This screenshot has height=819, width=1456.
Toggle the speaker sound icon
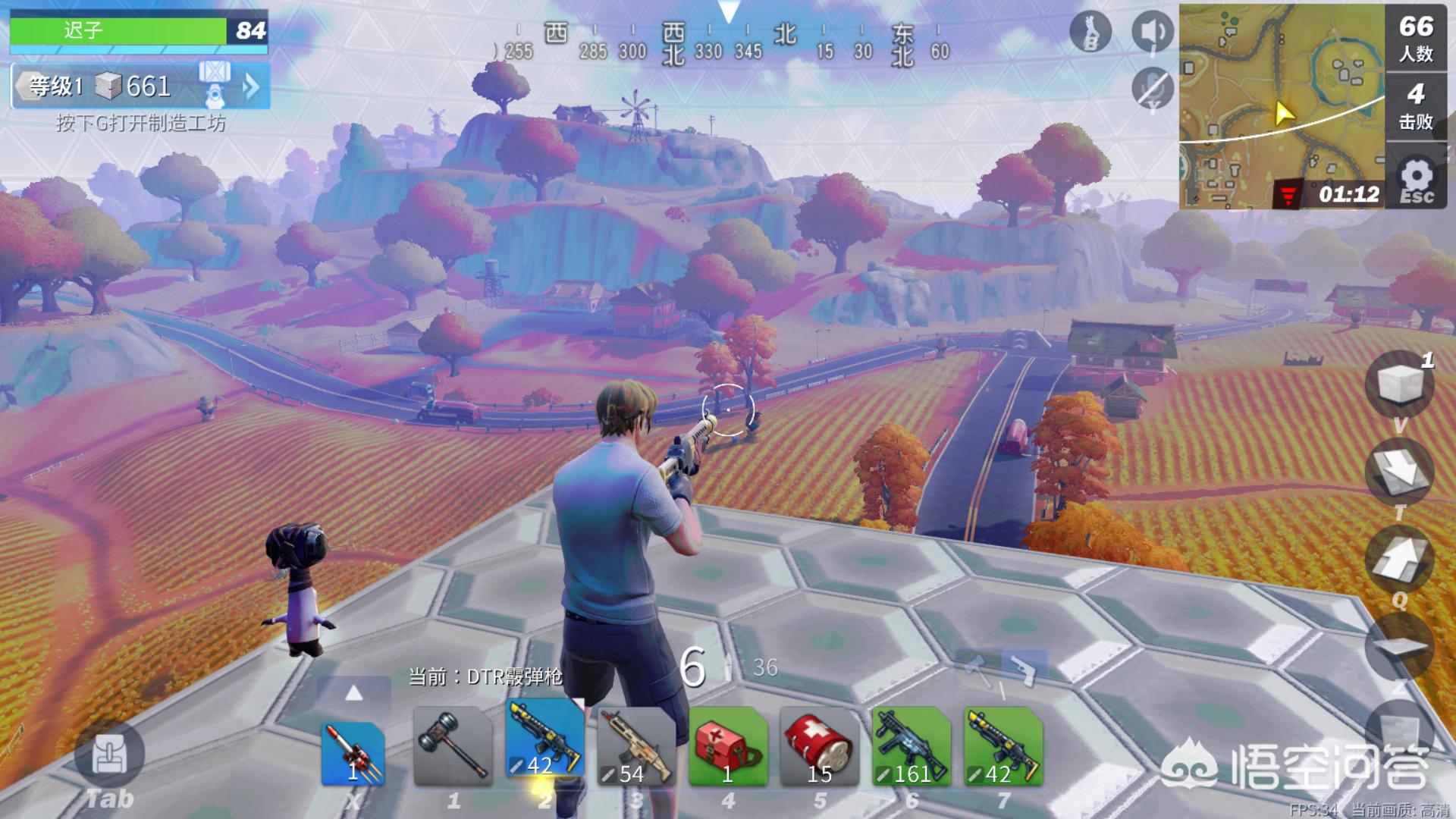click(1153, 33)
